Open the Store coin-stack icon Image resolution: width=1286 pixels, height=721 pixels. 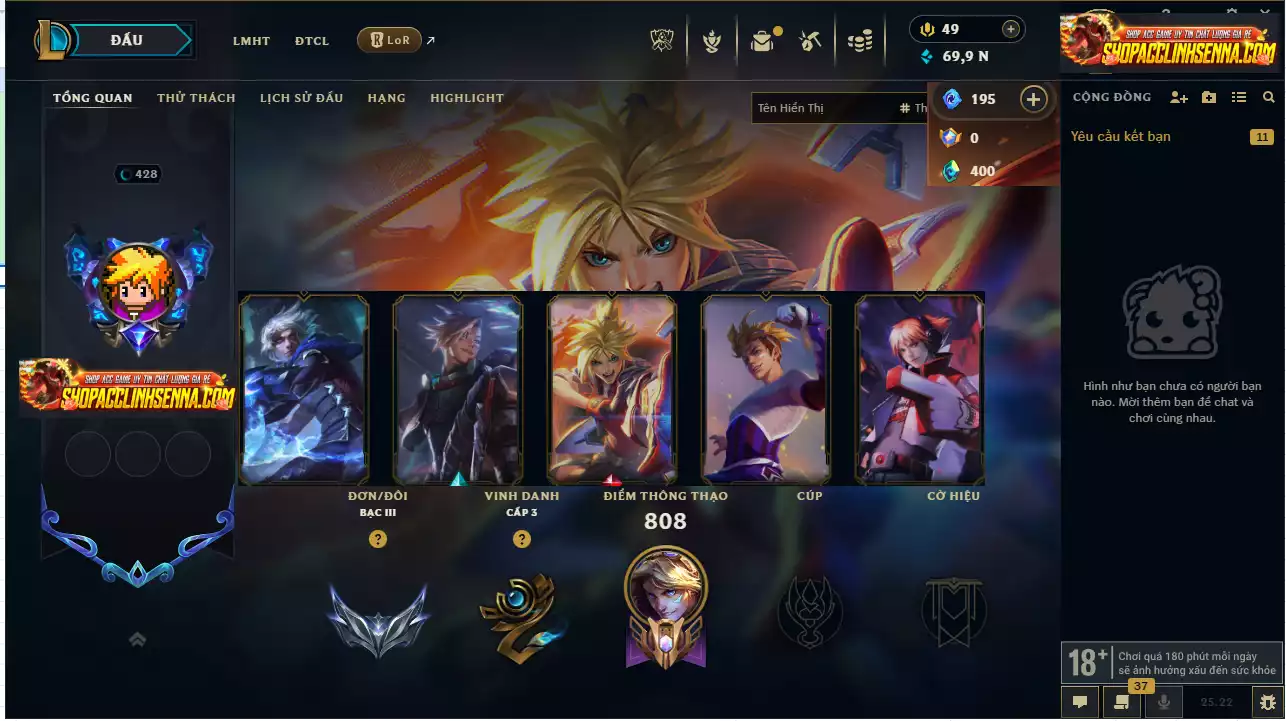click(x=861, y=40)
